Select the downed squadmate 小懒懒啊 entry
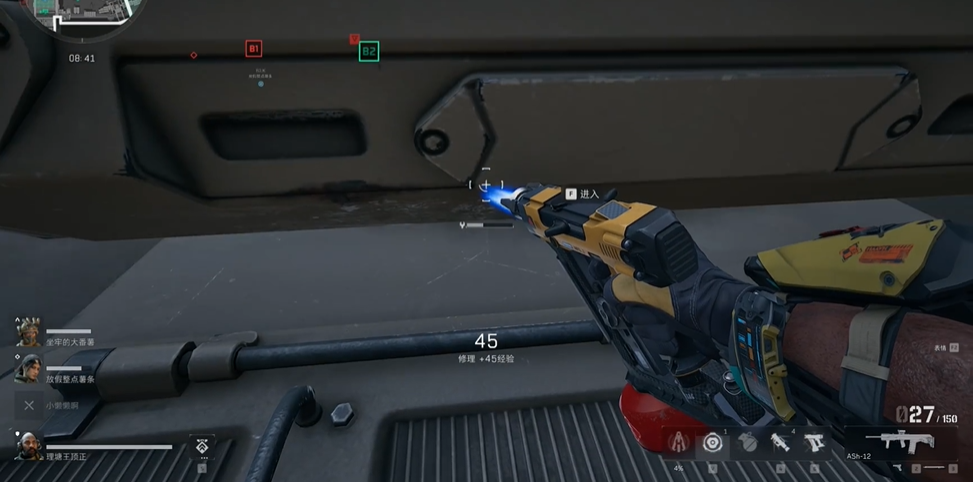 point(29,405)
